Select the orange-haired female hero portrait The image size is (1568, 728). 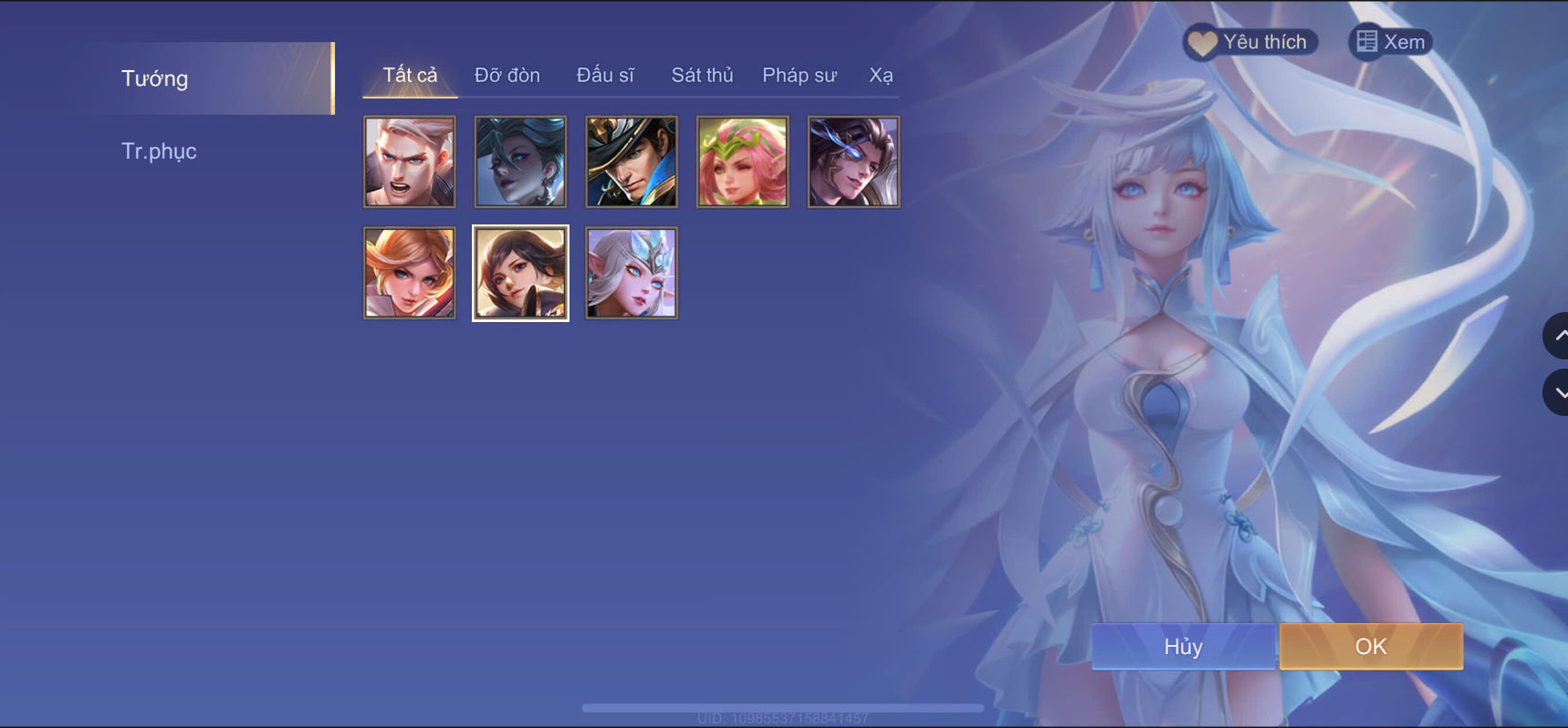pyautogui.click(x=409, y=273)
